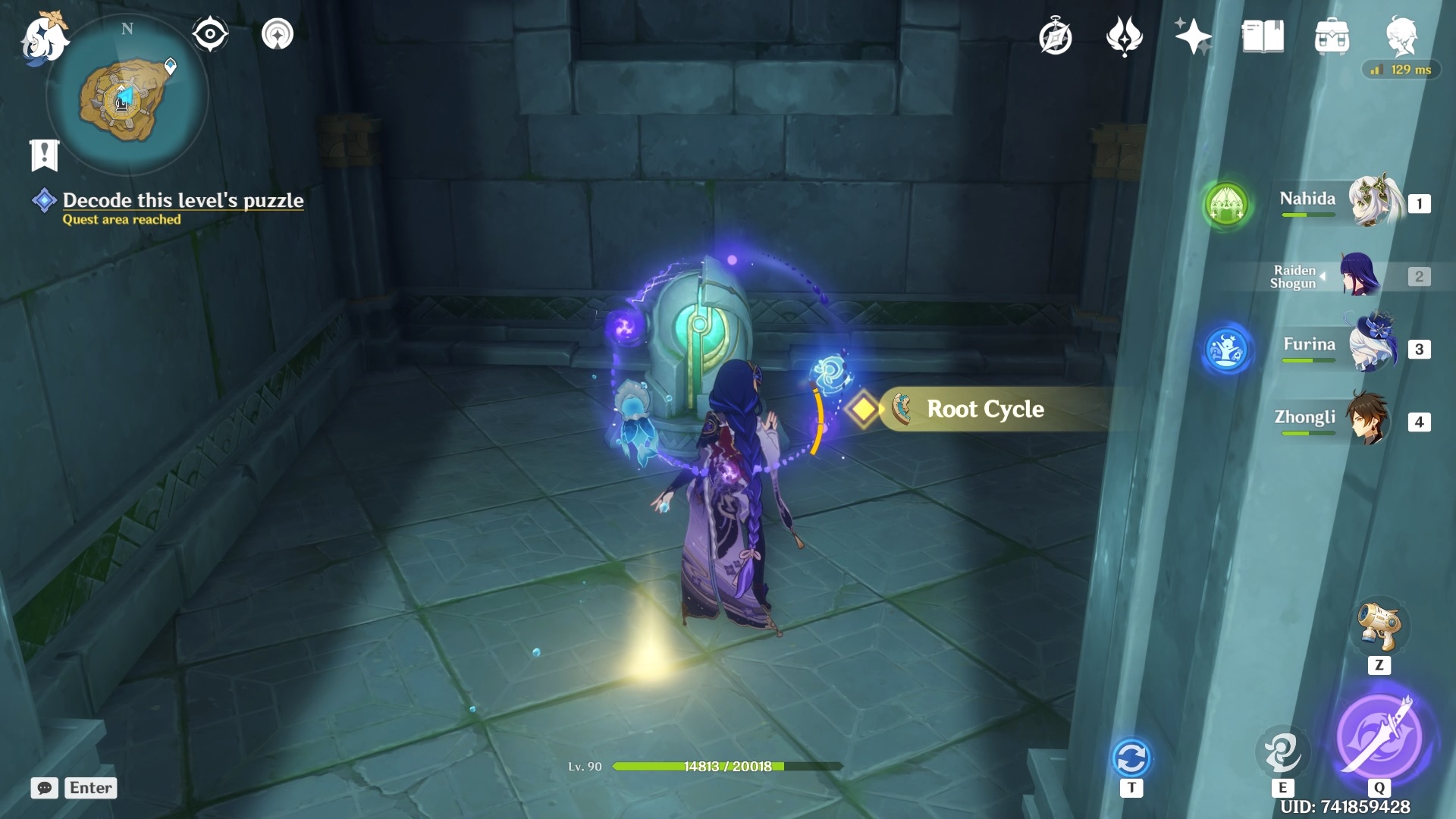Viewport: 1456px width, 819px height.
Task: Unleash the purple elemental burst icon
Action: (x=1379, y=736)
